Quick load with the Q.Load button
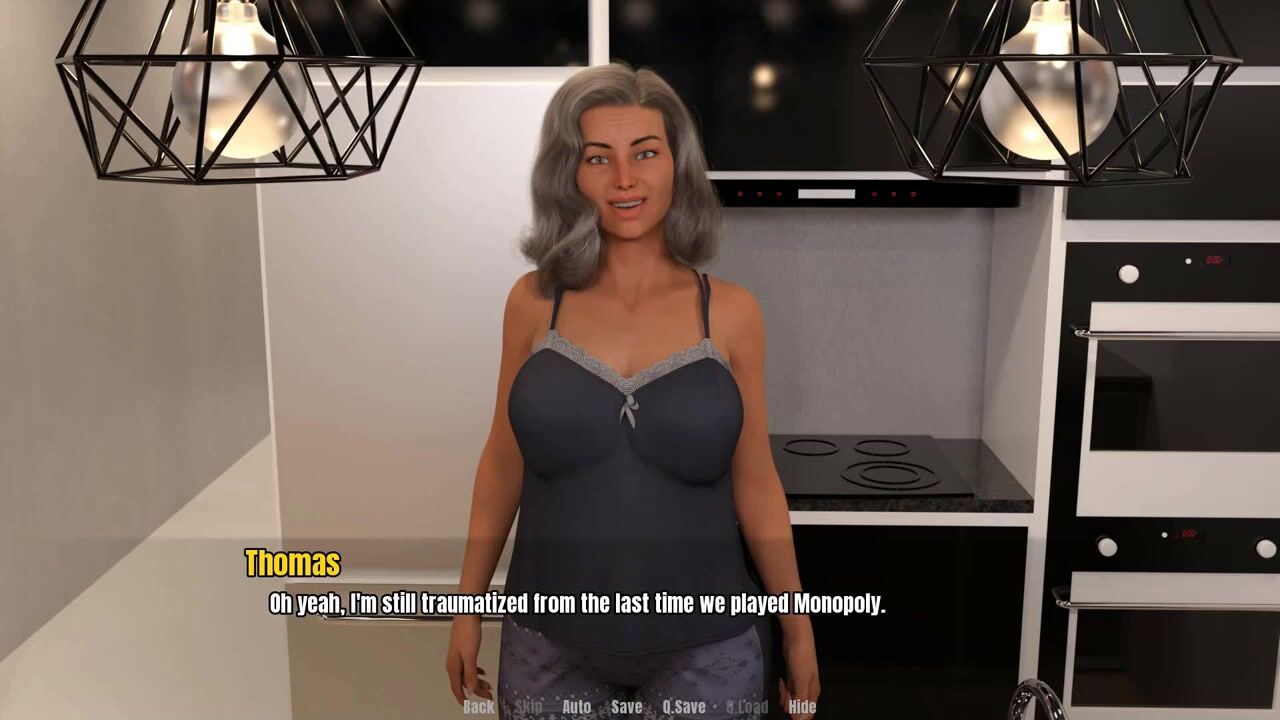This screenshot has width=1280, height=720. (747, 706)
